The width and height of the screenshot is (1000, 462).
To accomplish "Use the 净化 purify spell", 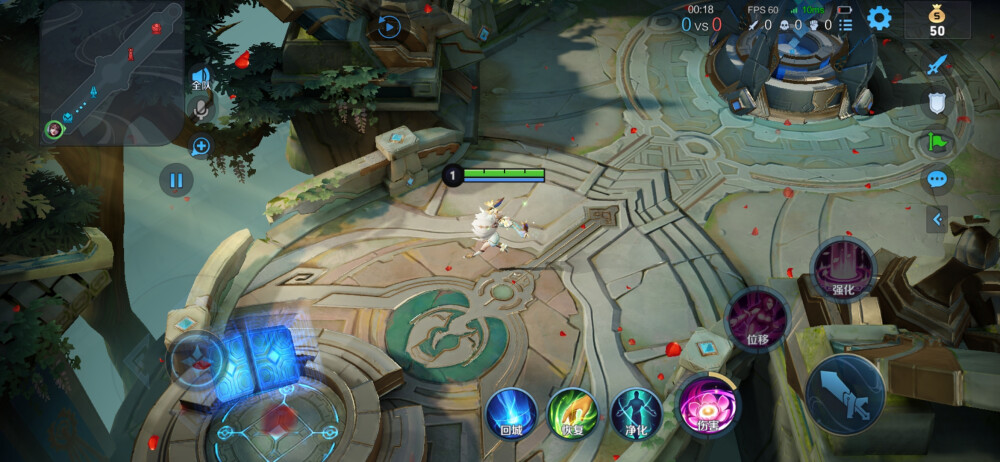I will tap(636, 411).
